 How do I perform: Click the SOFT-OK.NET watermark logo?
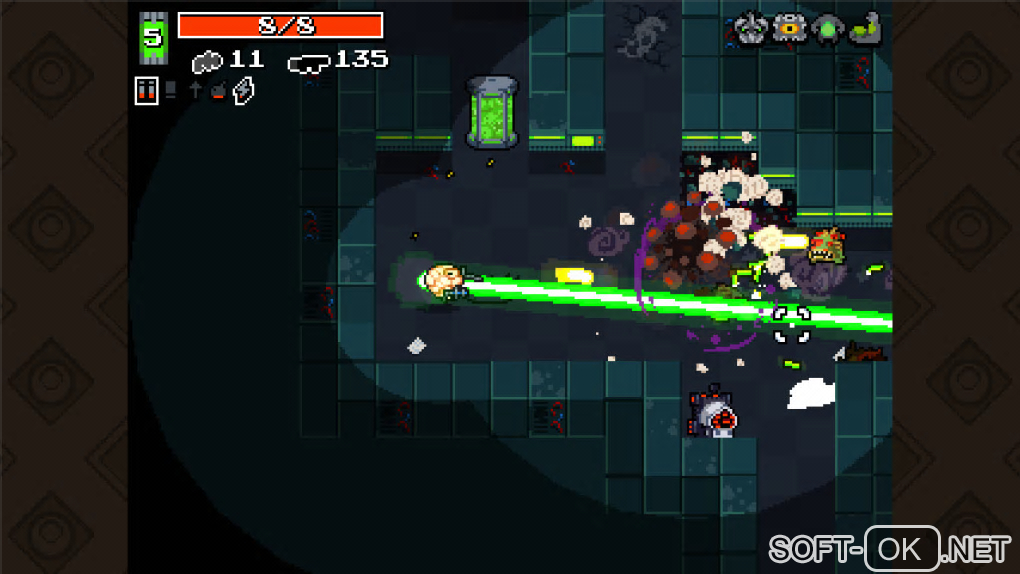(x=889, y=549)
